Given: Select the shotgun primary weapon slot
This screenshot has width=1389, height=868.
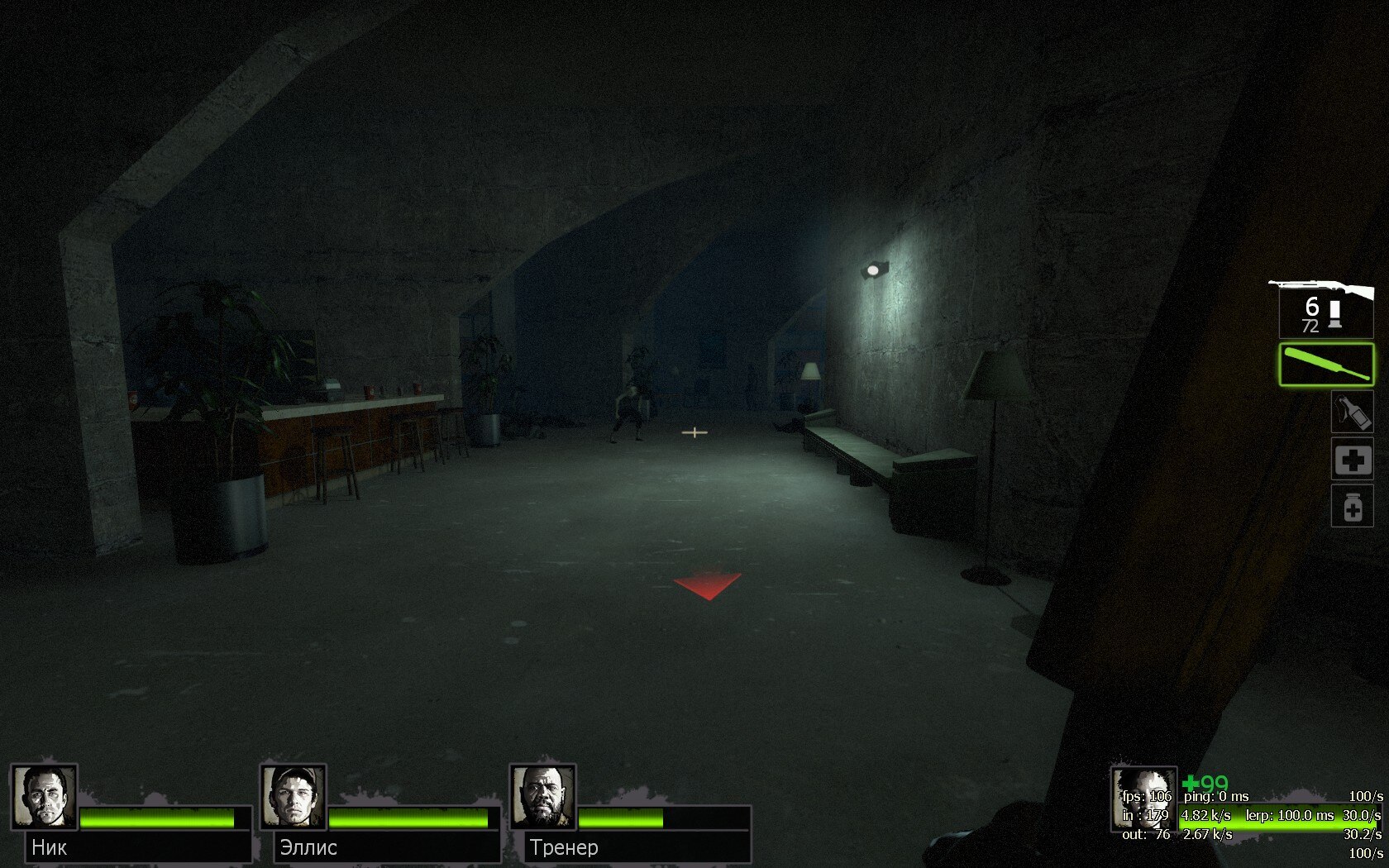Looking at the screenshot, I should click(1325, 309).
